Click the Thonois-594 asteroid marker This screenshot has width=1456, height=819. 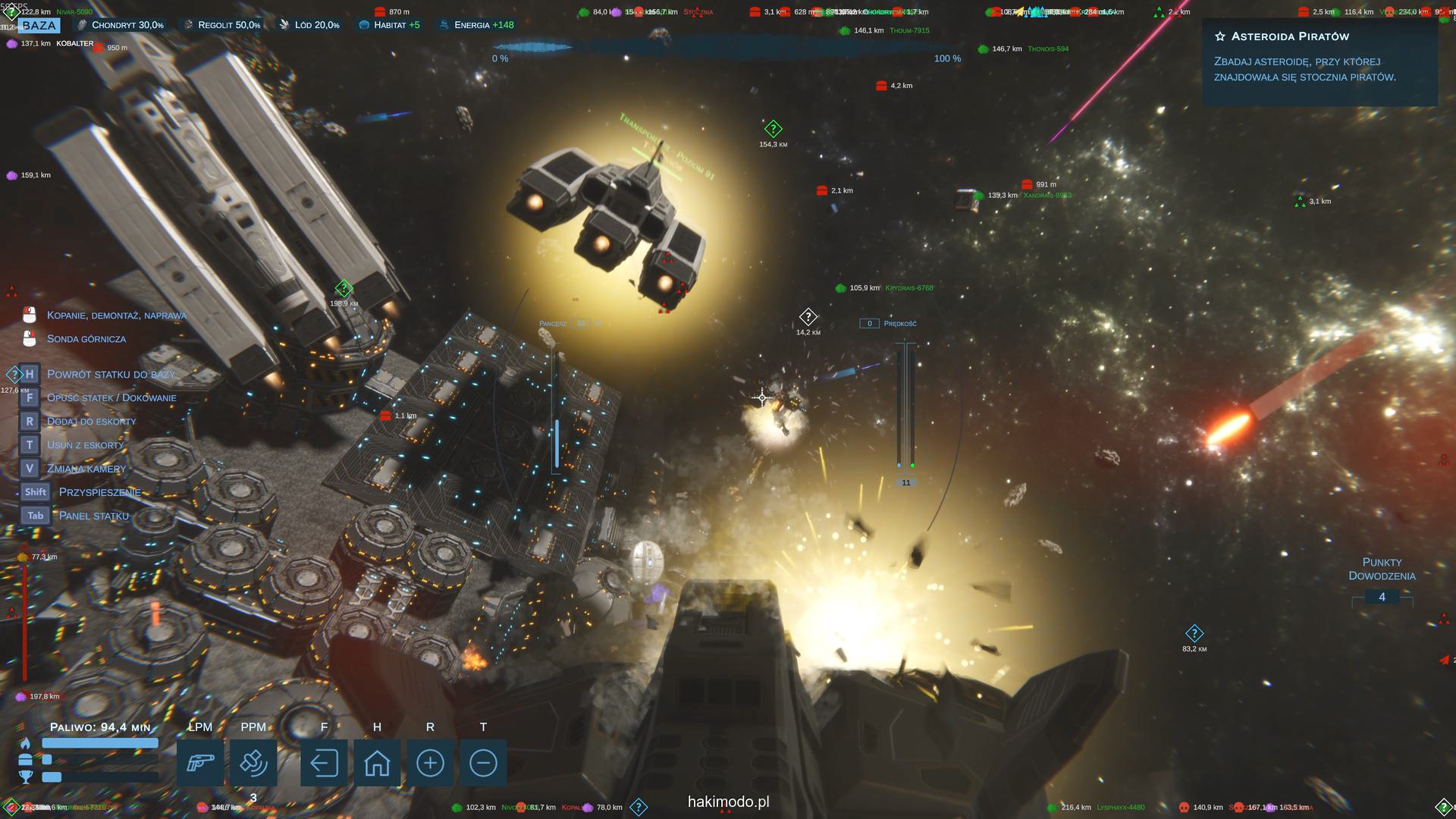point(984,49)
